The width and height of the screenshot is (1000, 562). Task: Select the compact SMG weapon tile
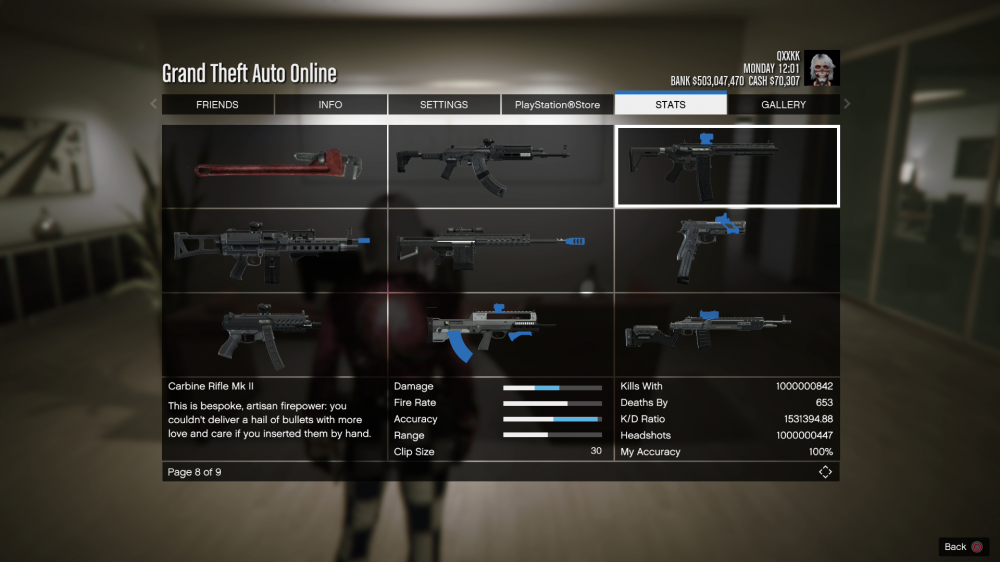point(274,334)
